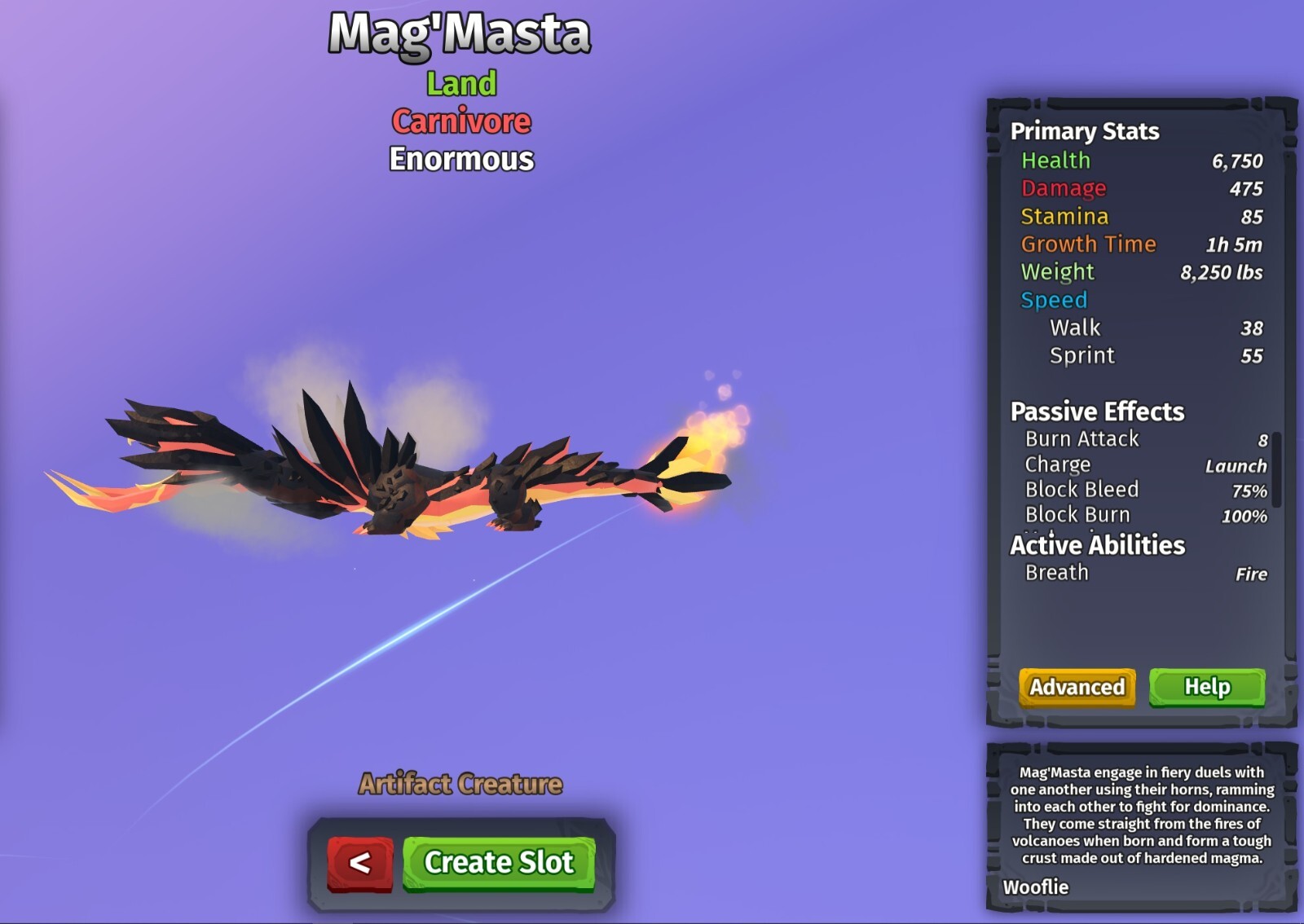Select the Burn Attack passive effect
This screenshot has height=924, width=1304.
point(1082,438)
